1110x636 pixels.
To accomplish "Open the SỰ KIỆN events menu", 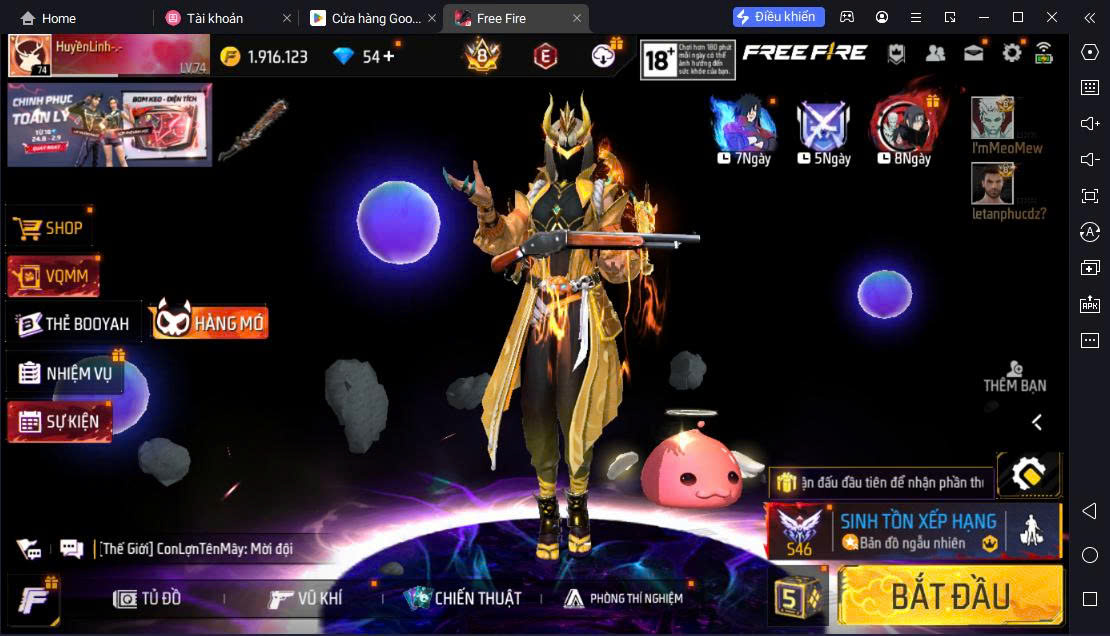I will 60,421.
